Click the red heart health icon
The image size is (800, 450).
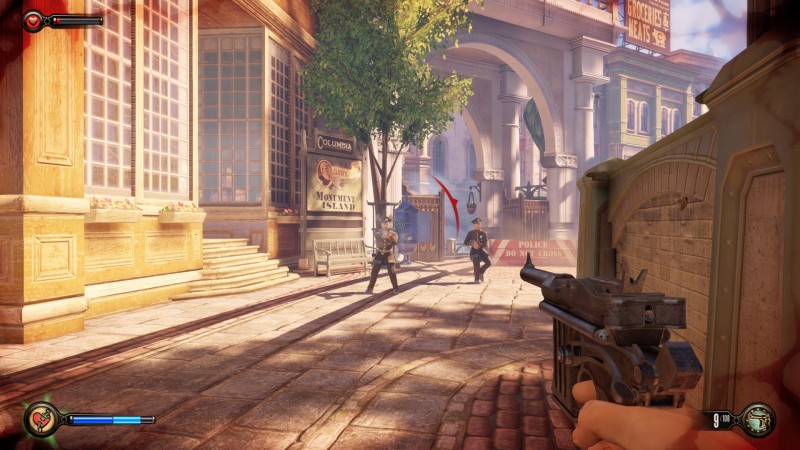tap(33, 20)
